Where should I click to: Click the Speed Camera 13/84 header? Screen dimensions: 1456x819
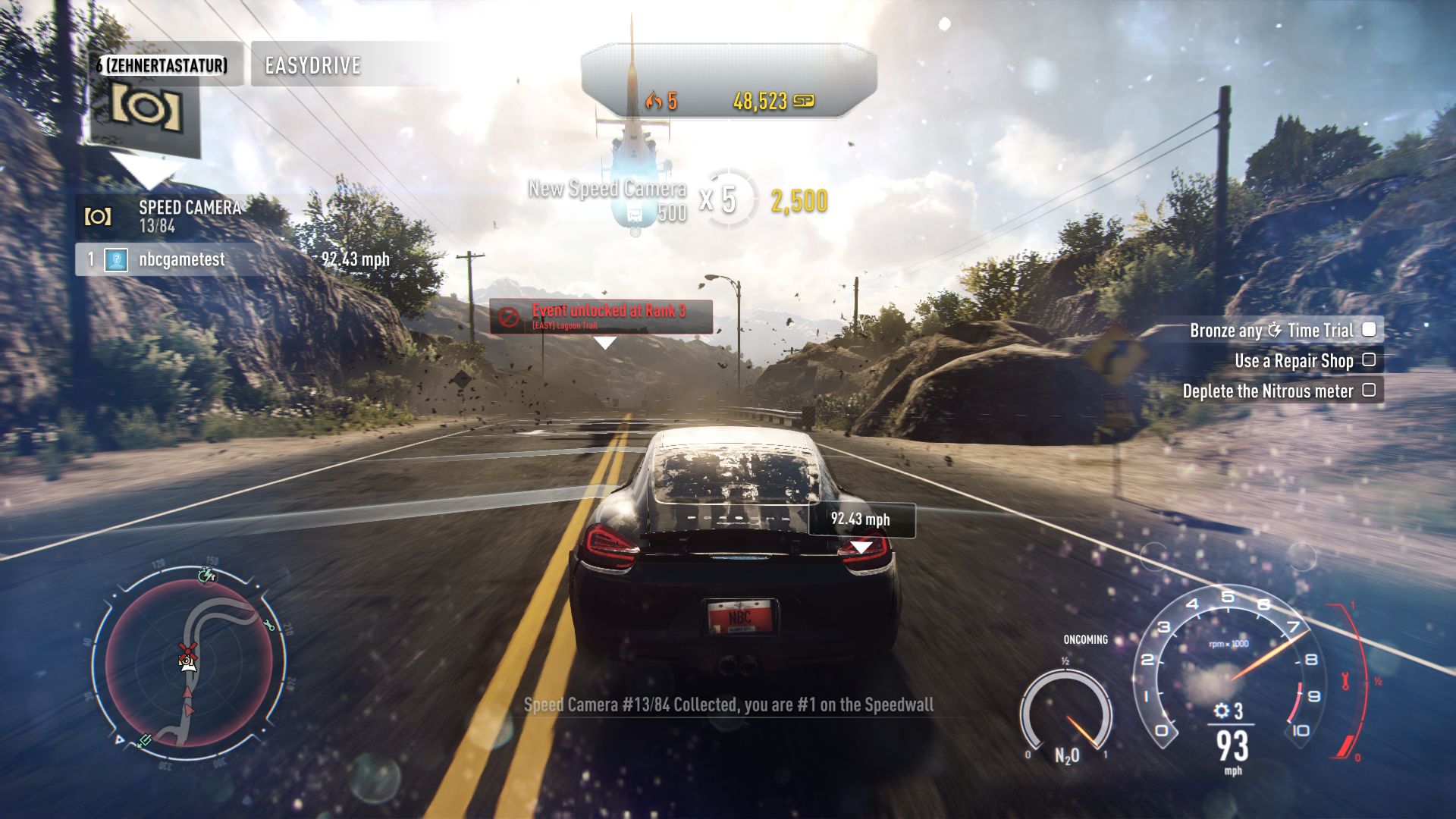tap(189, 216)
